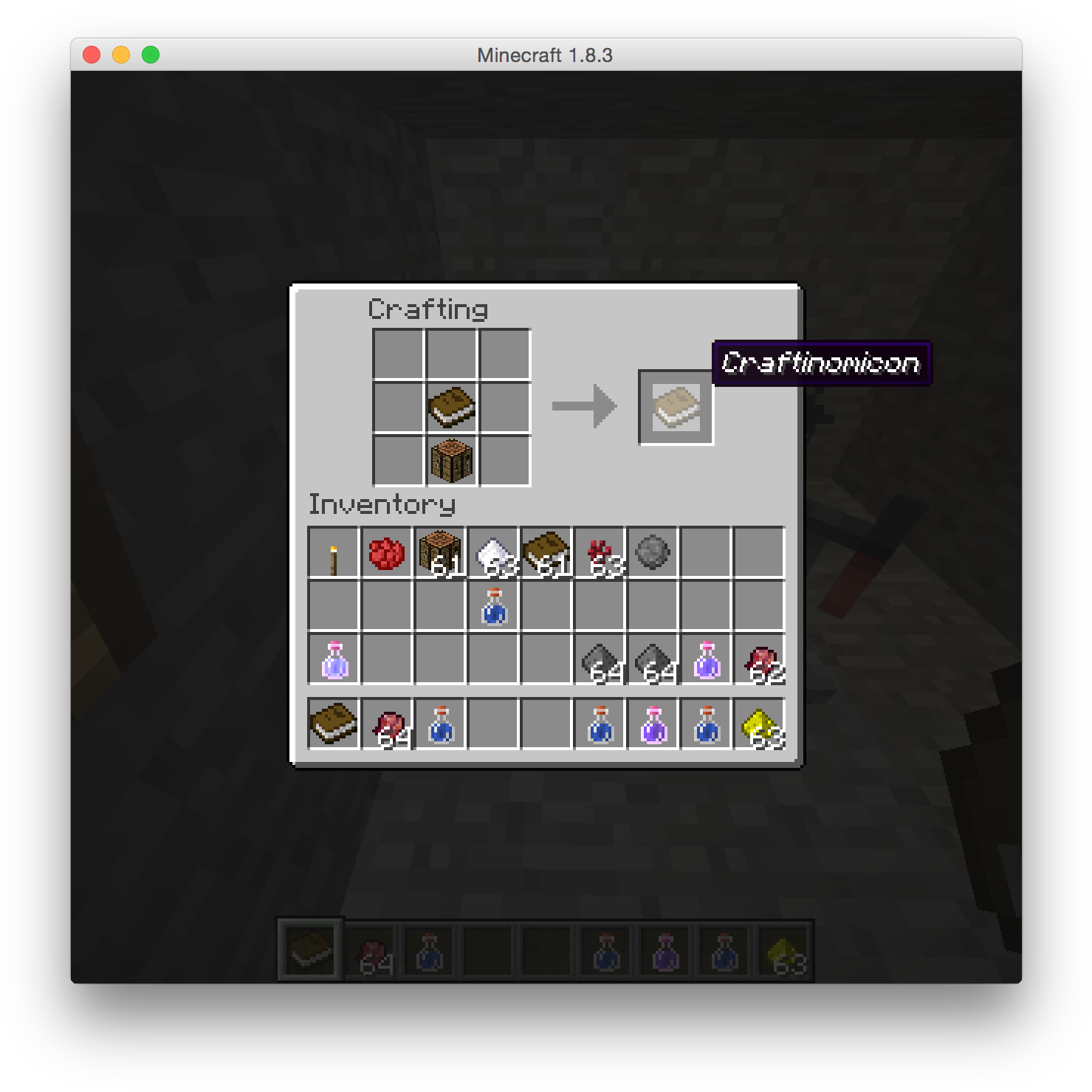
Task: Select the water bottle in the second inventory row
Action: pos(492,605)
